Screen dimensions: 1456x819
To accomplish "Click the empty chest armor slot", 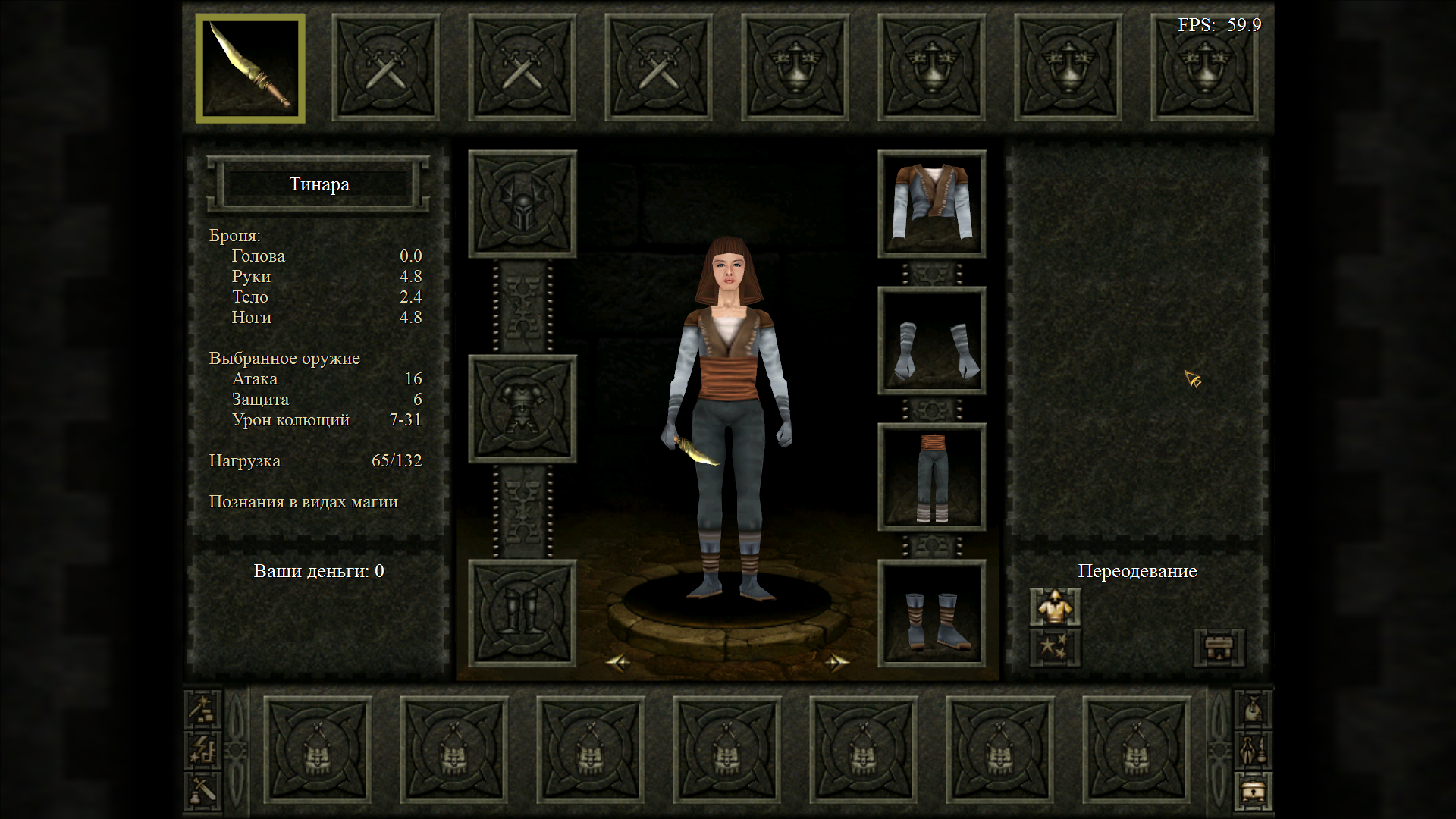I will click(522, 409).
